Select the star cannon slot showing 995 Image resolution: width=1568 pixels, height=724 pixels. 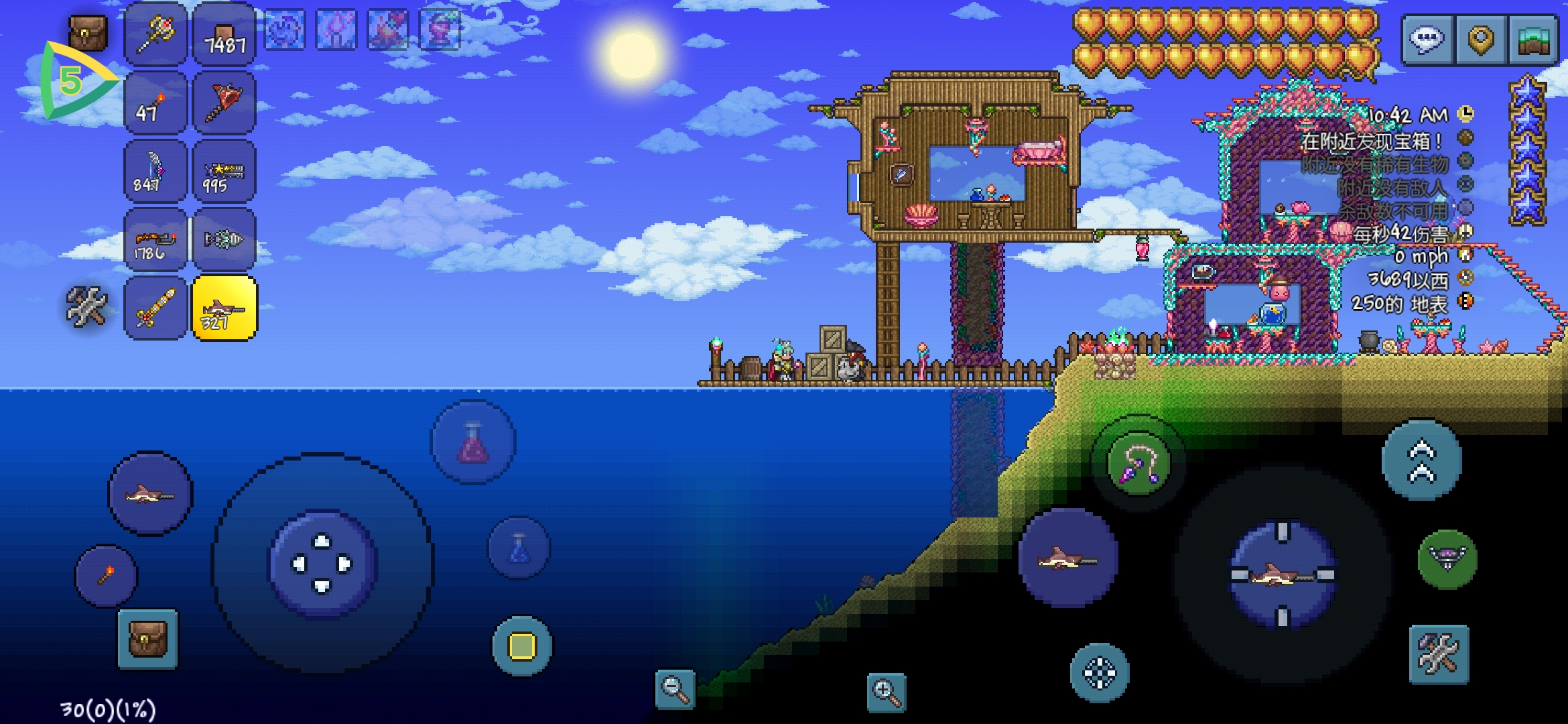coord(224,172)
